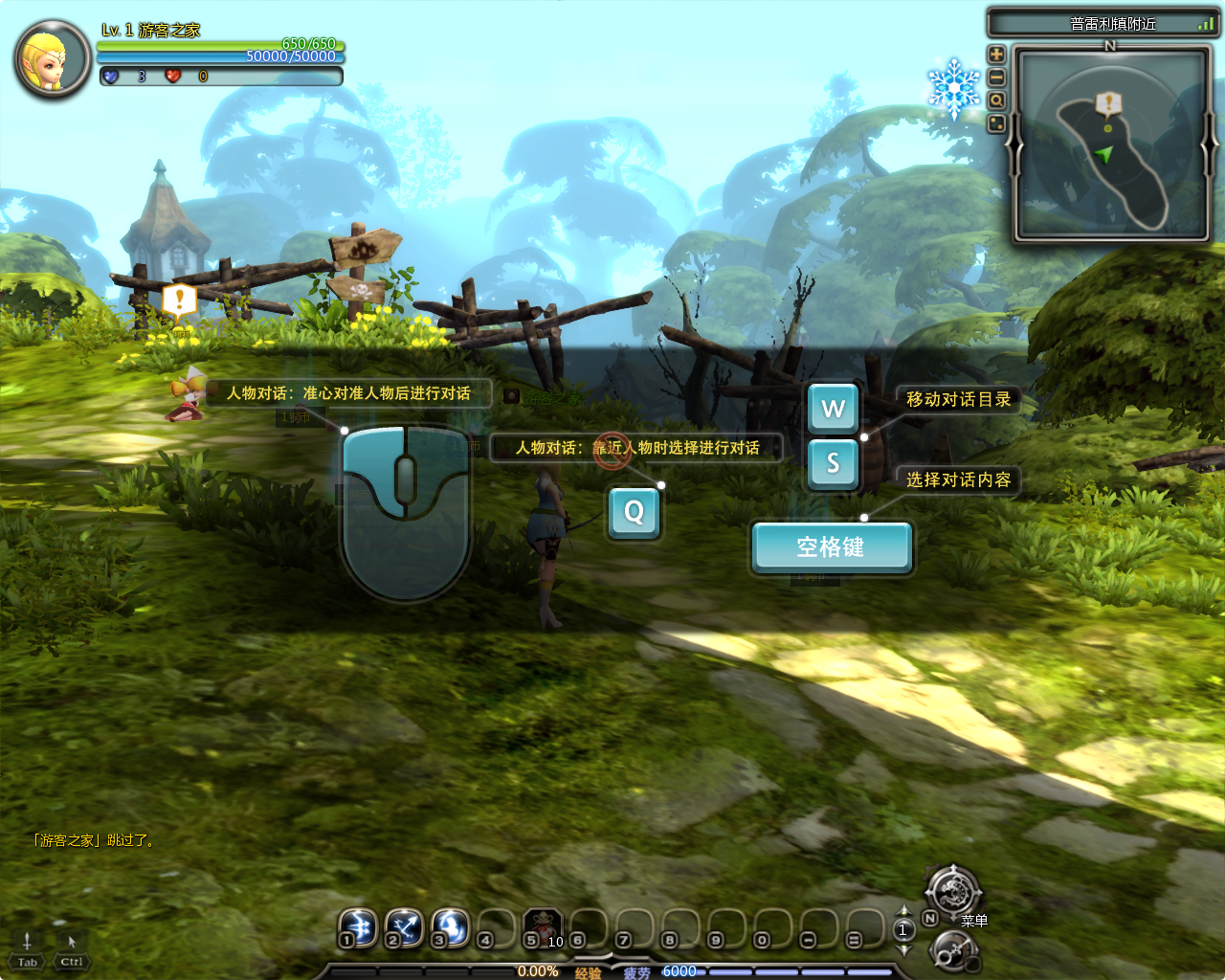Click the snowflake event icon
The height and width of the screenshot is (980, 1225).
click(x=953, y=88)
